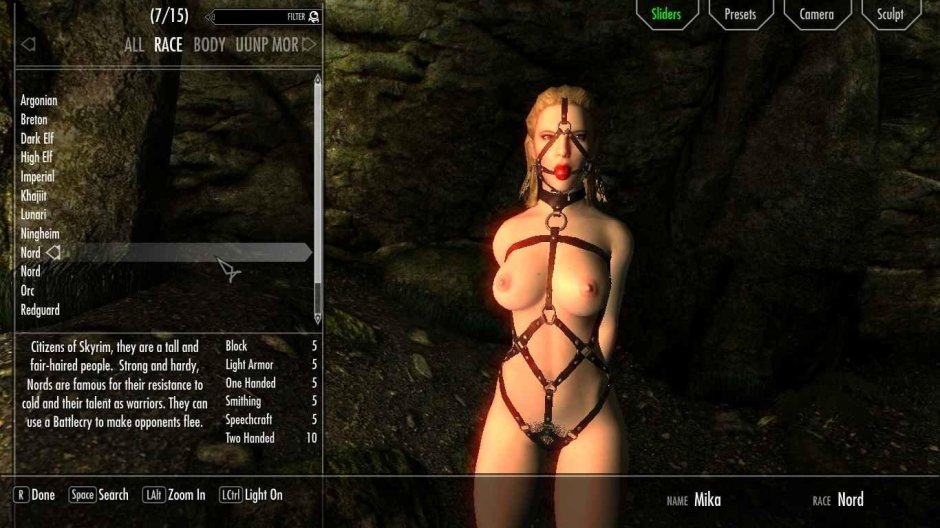This screenshot has height=528, width=940.
Task: Choose the Lunari race
Action: click(x=34, y=215)
